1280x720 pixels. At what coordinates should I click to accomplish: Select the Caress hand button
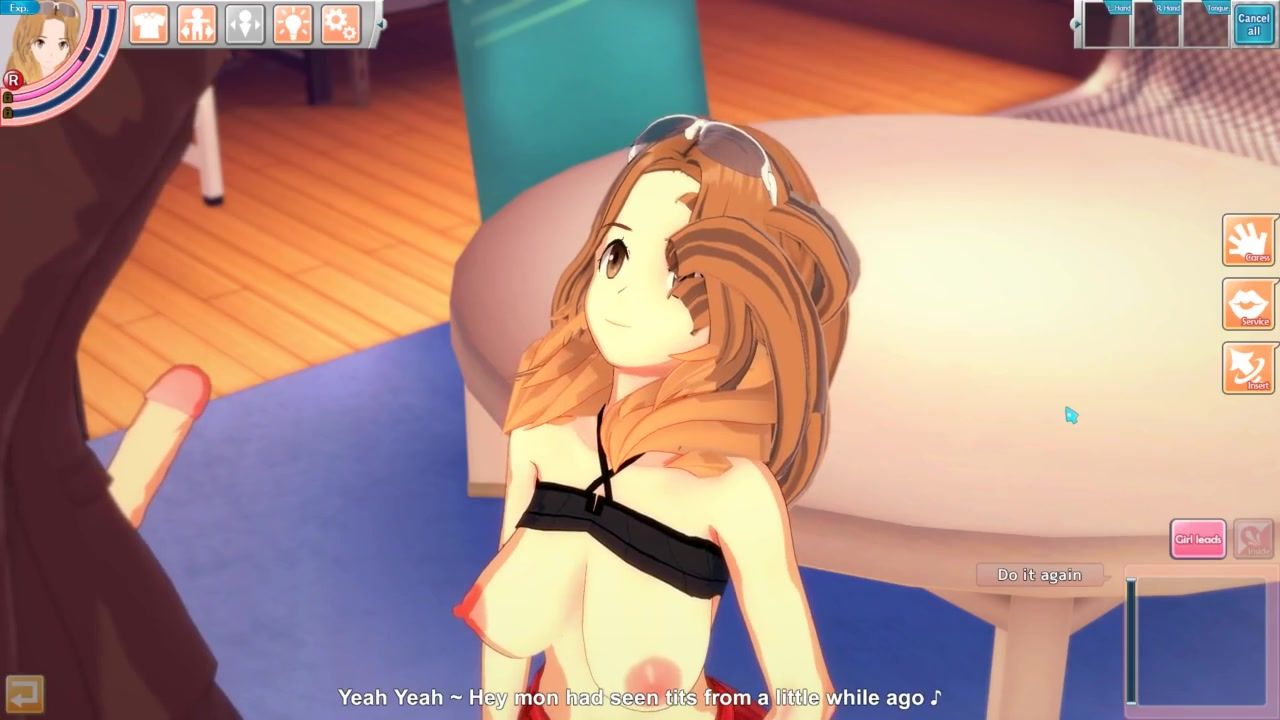(1248, 240)
